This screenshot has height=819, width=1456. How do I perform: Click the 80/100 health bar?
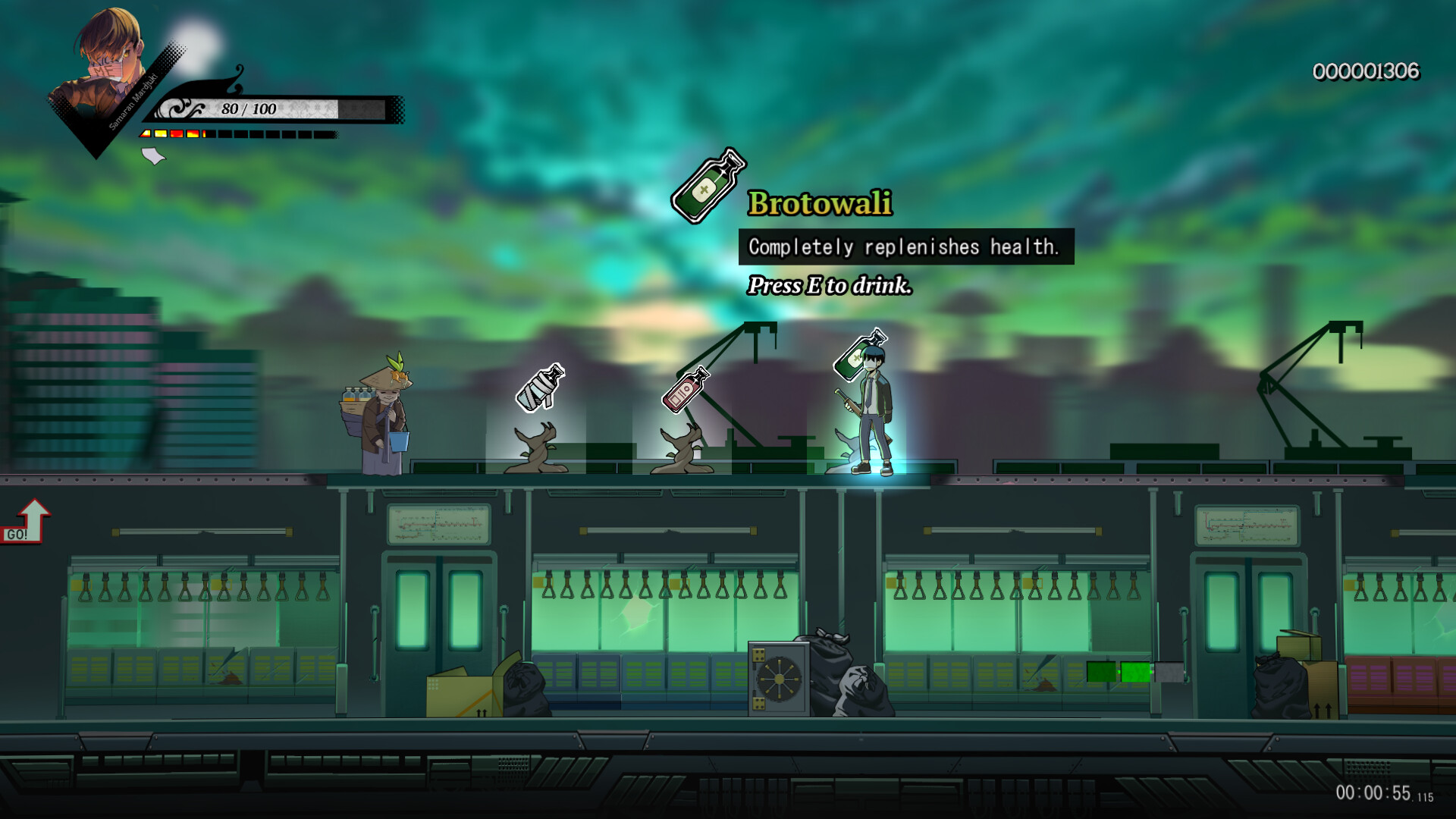[250, 108]
